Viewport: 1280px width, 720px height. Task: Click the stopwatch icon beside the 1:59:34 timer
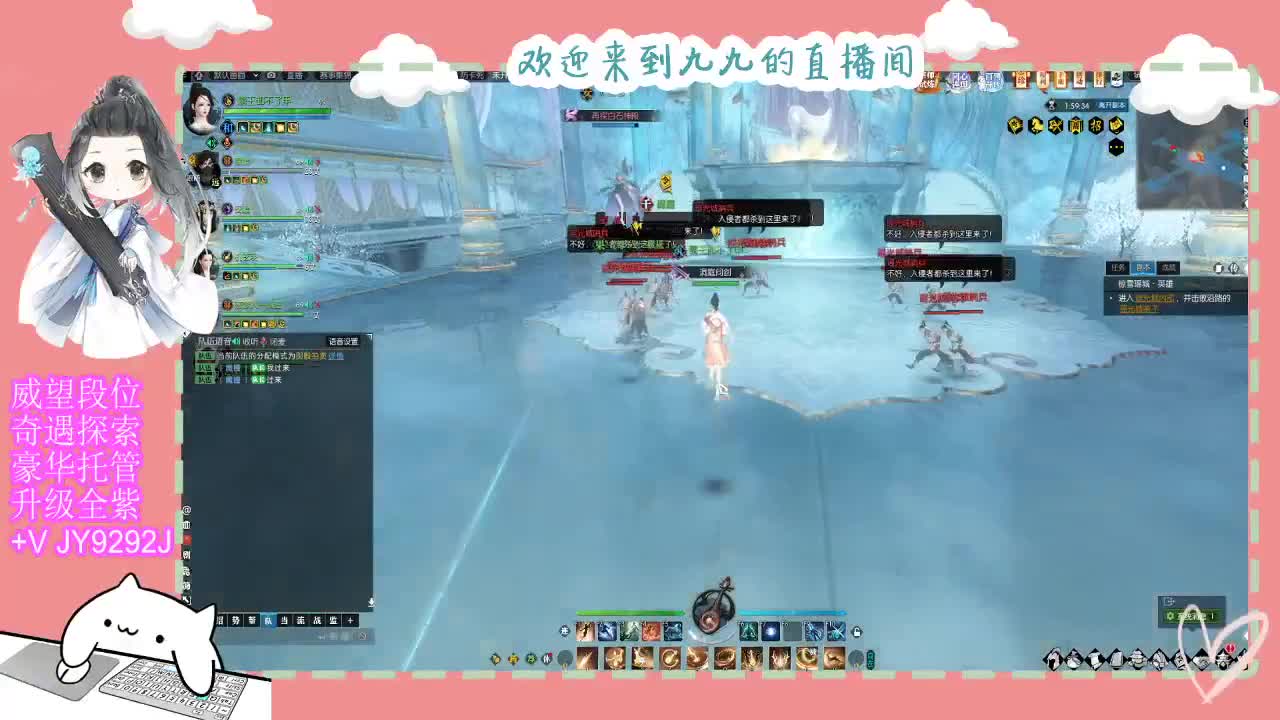coord(1051,105)
